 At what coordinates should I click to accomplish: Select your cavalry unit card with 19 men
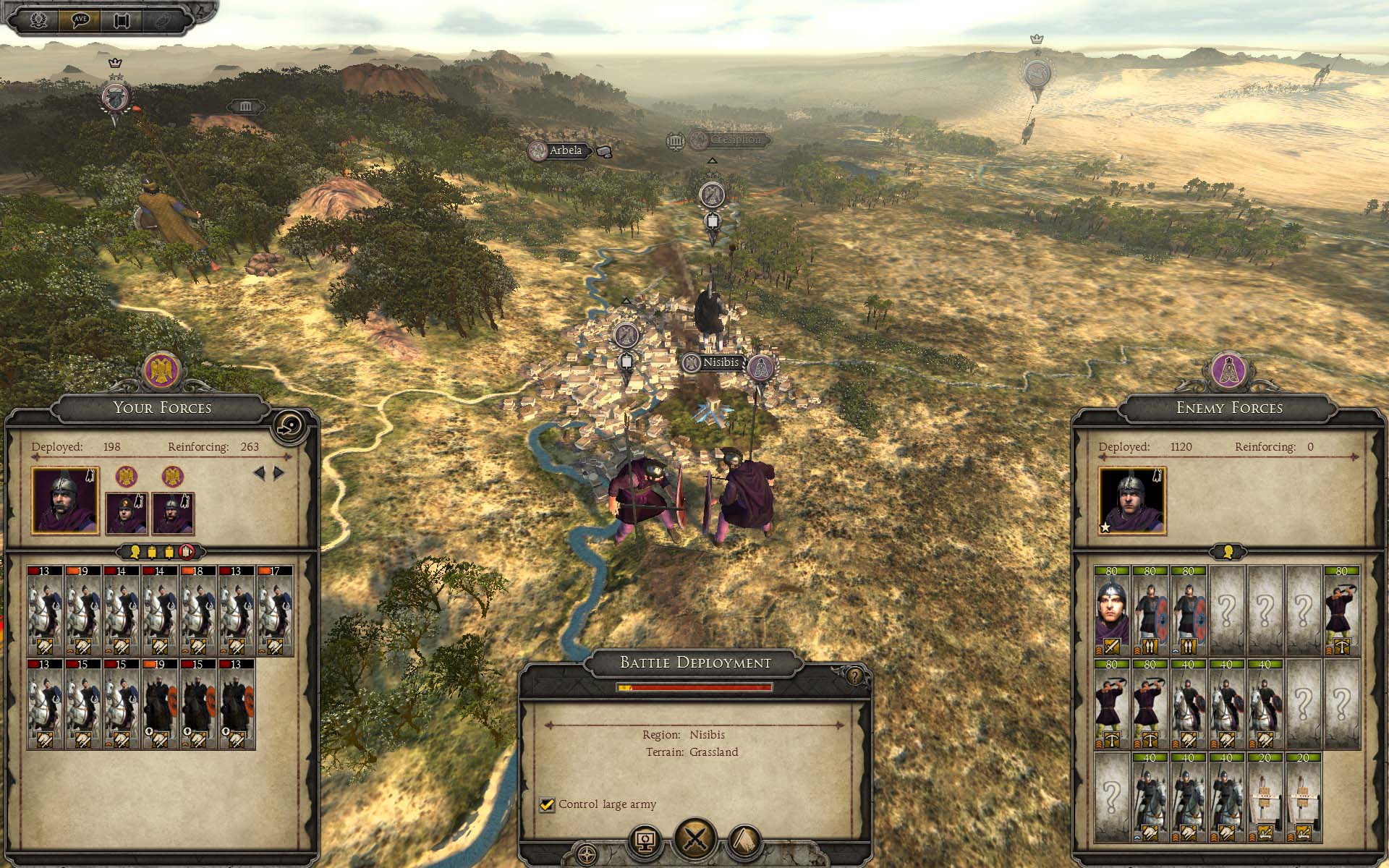pos(82,611)
